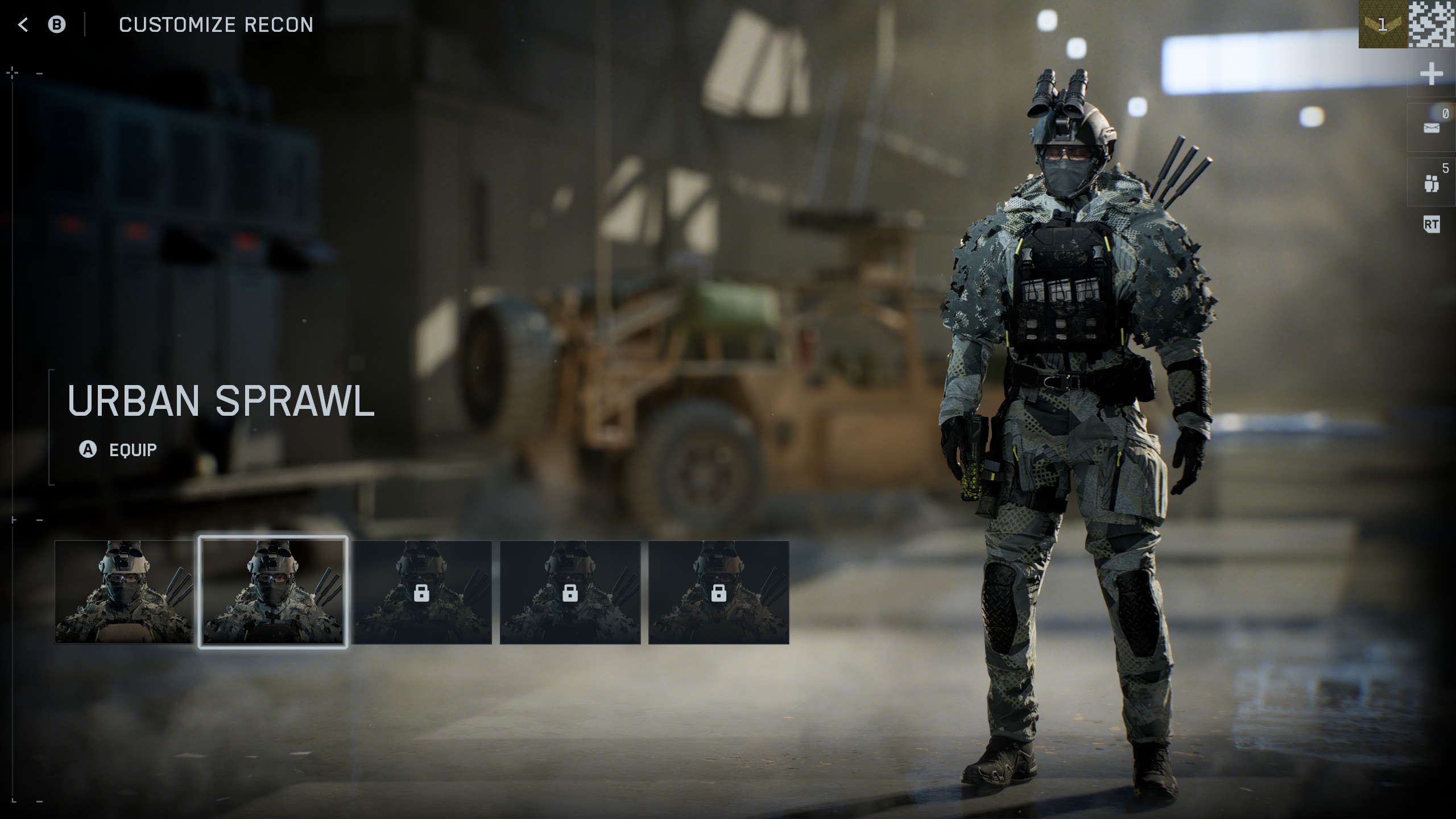
Task: Click the plus icon under the player card
Action: [x=1432, y=73]
